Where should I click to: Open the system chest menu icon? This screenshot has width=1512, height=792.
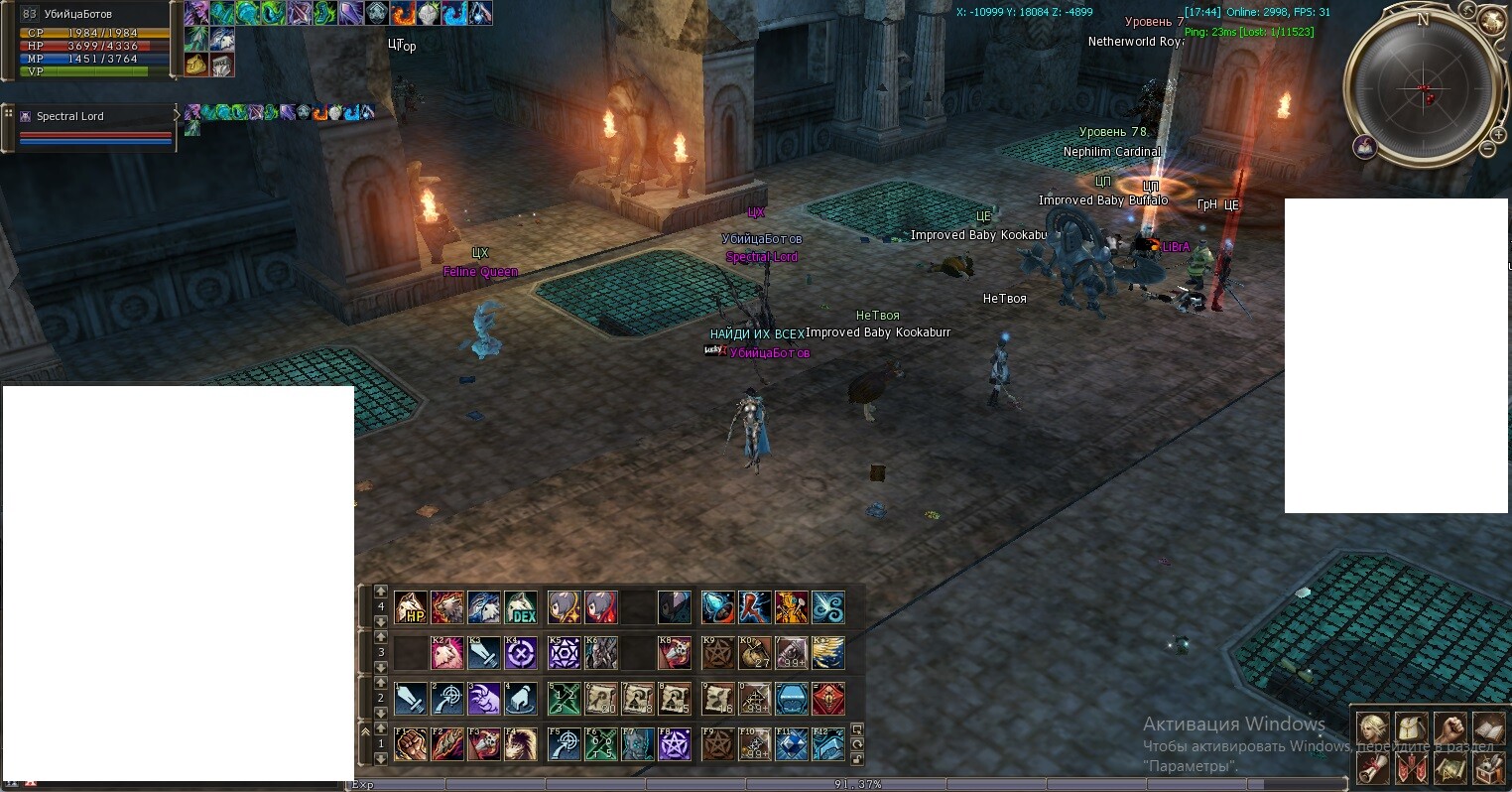(x=1488, y=766)
